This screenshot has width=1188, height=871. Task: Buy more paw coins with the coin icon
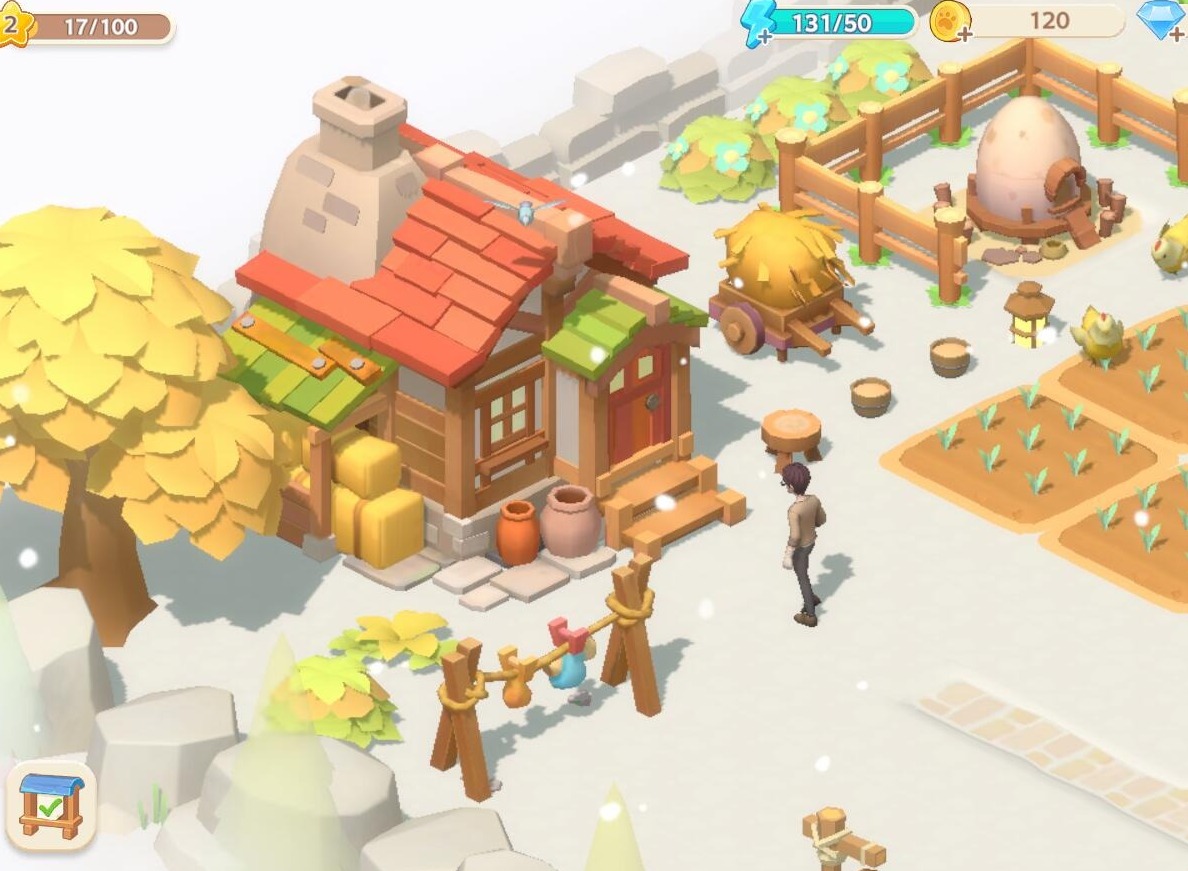(x=949, y=22)
